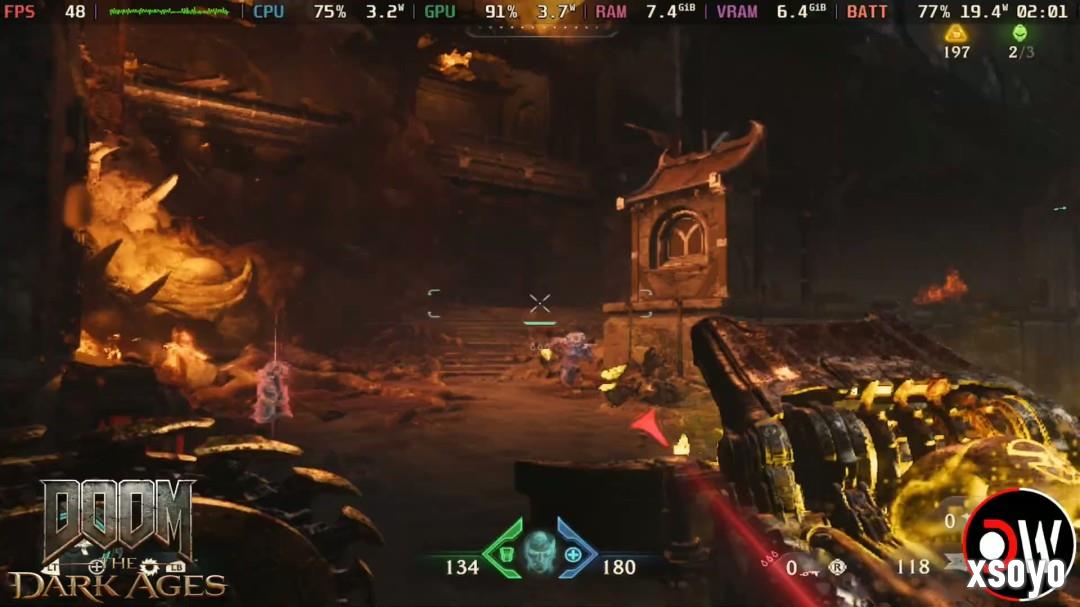
Task: Select the green armor shield icon
Action: [x=506, y=554]
